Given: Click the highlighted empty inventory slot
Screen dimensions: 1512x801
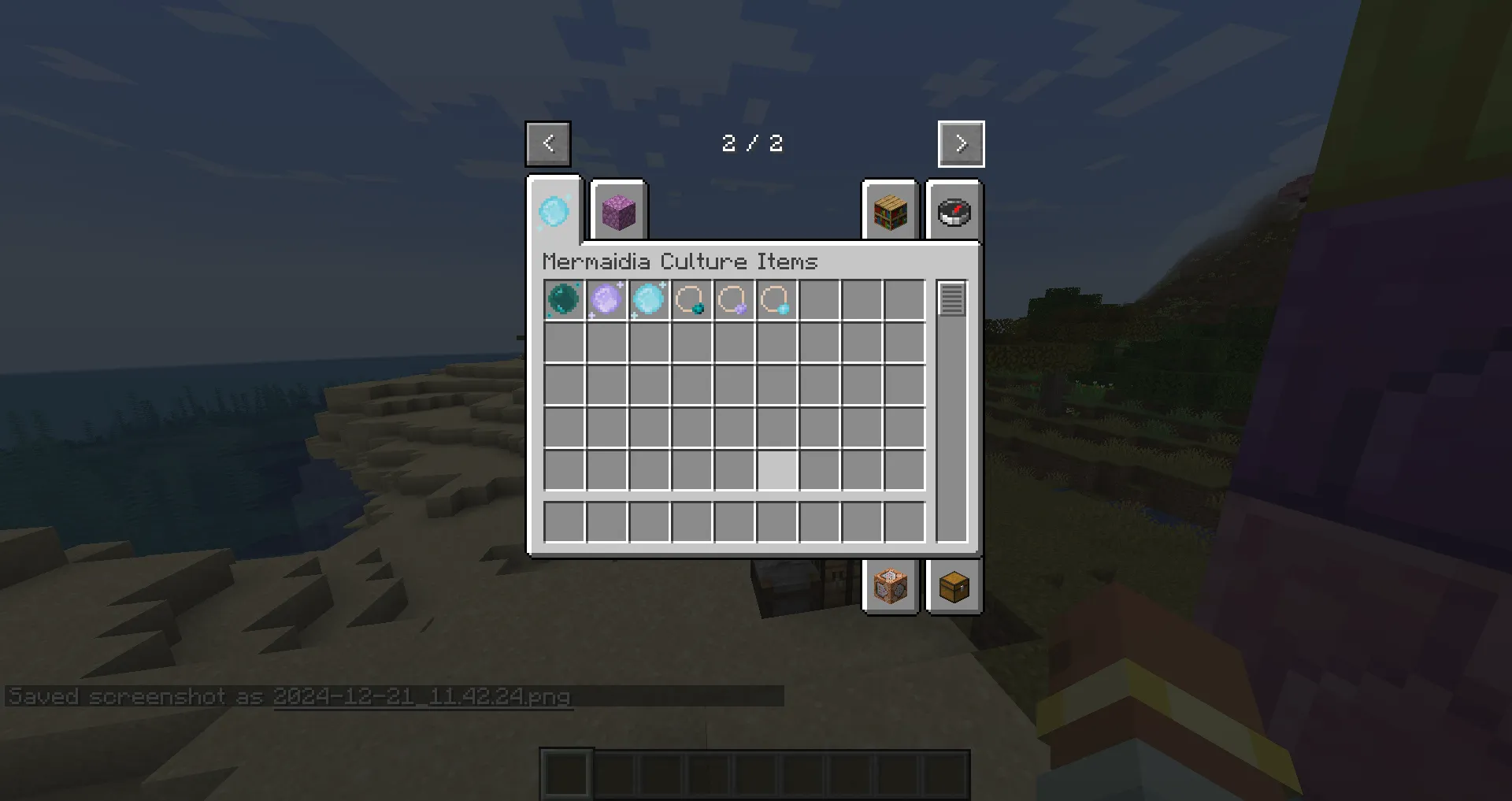Looking at the screenshot, I should click(x=779, y=470).
